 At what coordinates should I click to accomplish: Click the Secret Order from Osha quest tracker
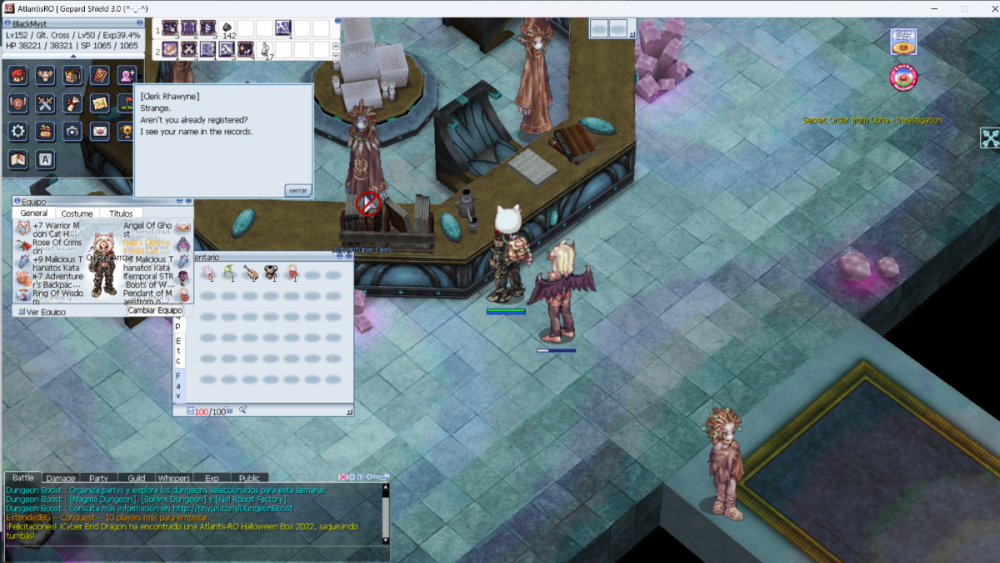point(872,121)
